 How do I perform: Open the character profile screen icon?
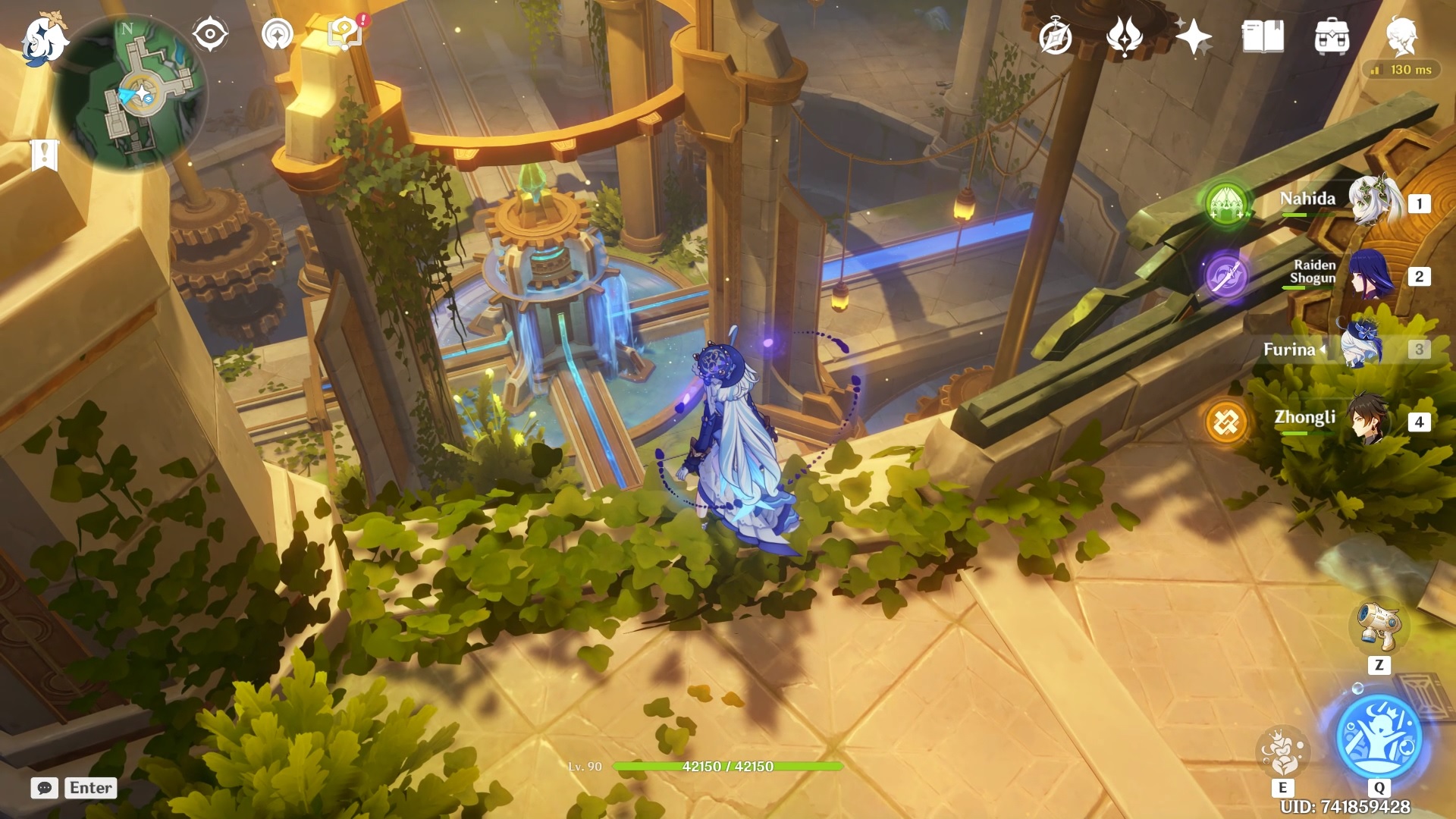click(1400, 36)
